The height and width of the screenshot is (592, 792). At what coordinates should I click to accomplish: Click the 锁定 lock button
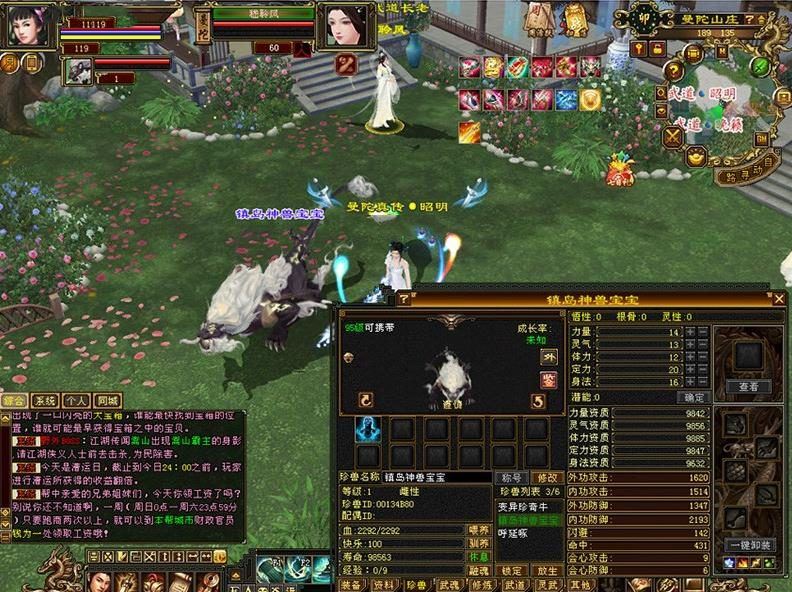[x=513, y=571]
